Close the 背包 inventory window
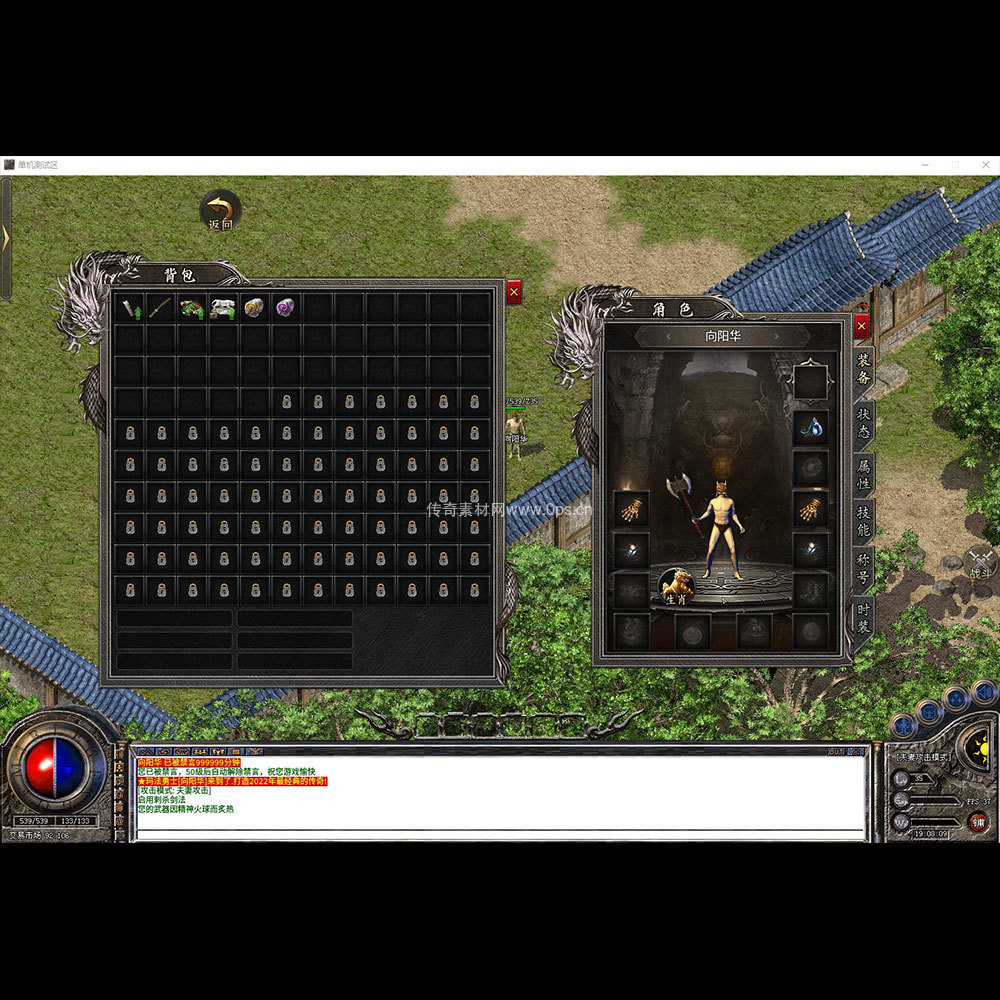1000x1000 pixels. (514, 292)
